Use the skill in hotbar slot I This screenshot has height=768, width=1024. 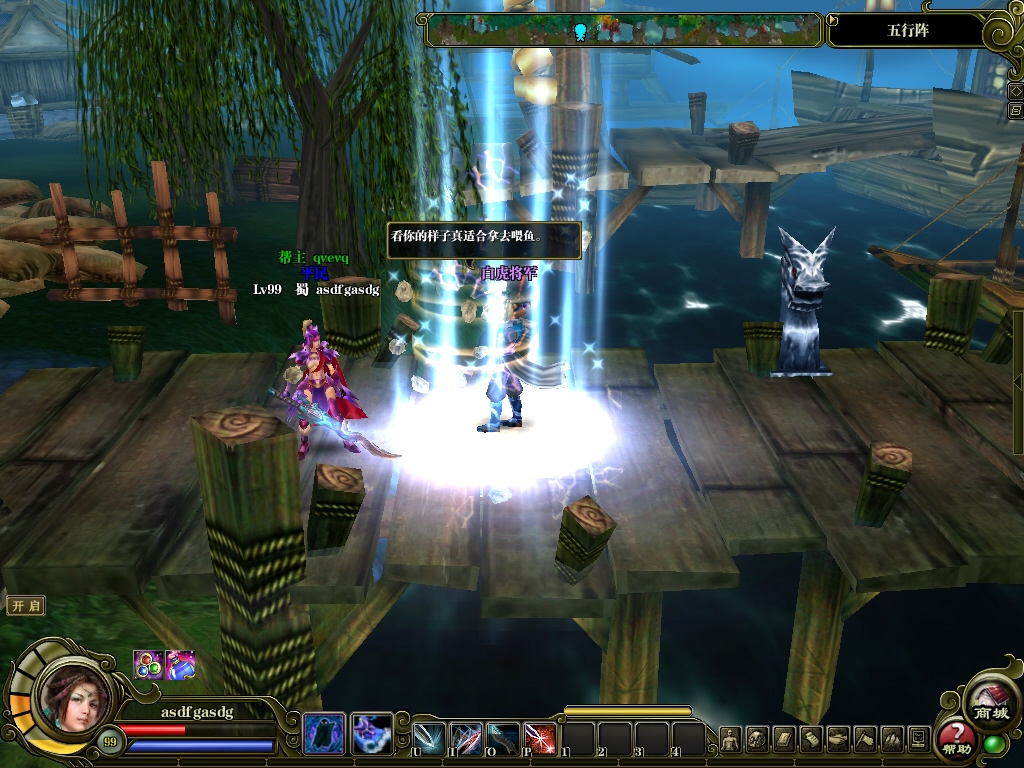466,738
